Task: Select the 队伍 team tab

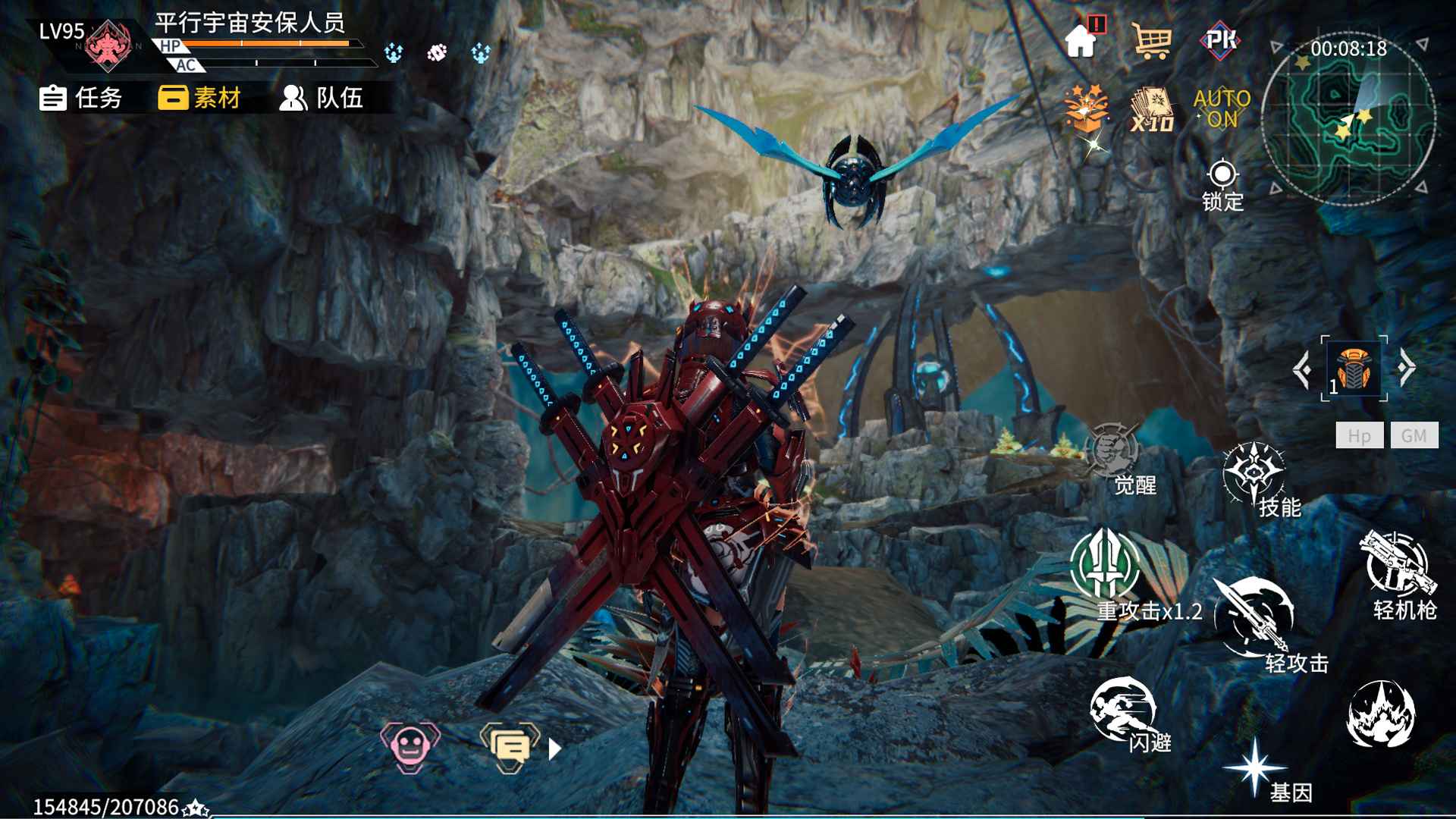Action: coord(322,98)
